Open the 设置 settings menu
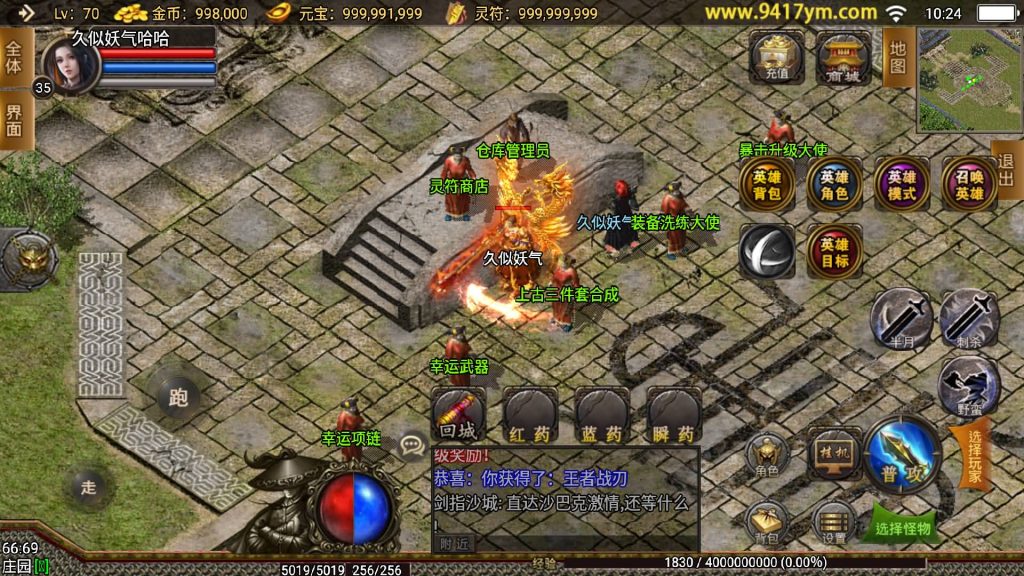The height and width of the screenshot is (576, 1024). tap(833, 522)
